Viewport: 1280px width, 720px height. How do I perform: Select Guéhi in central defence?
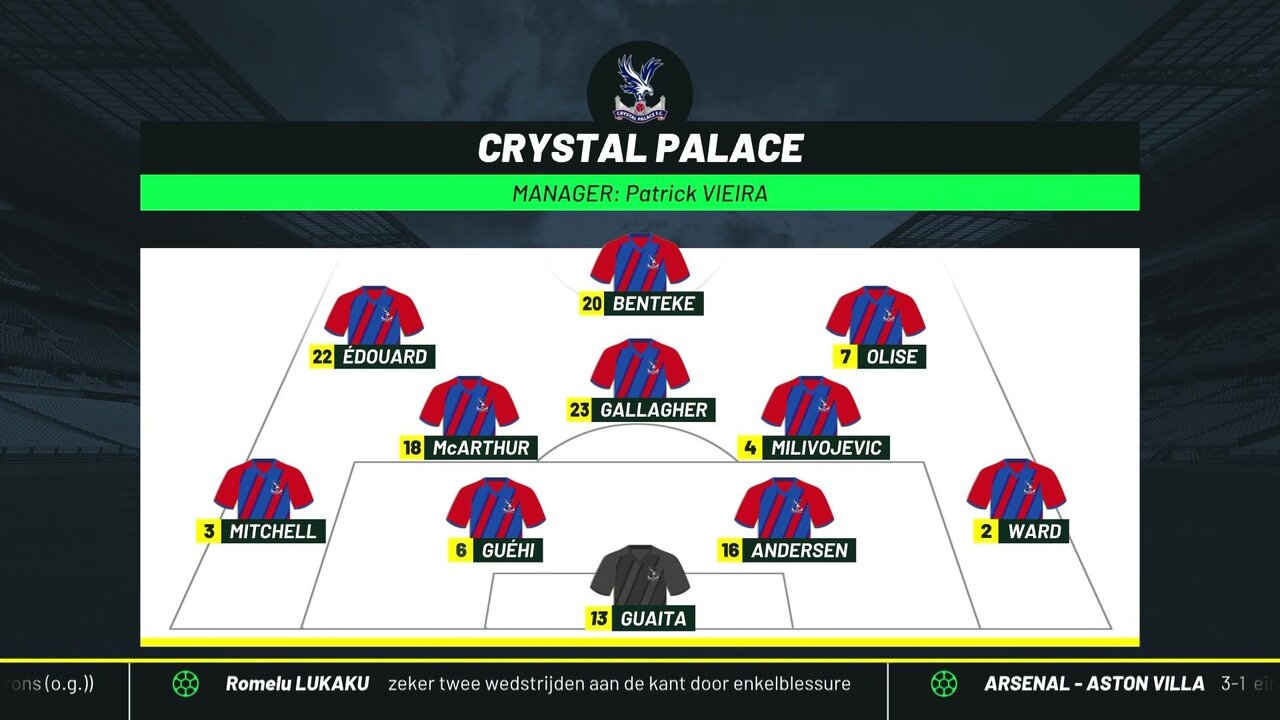coord(496,510)
